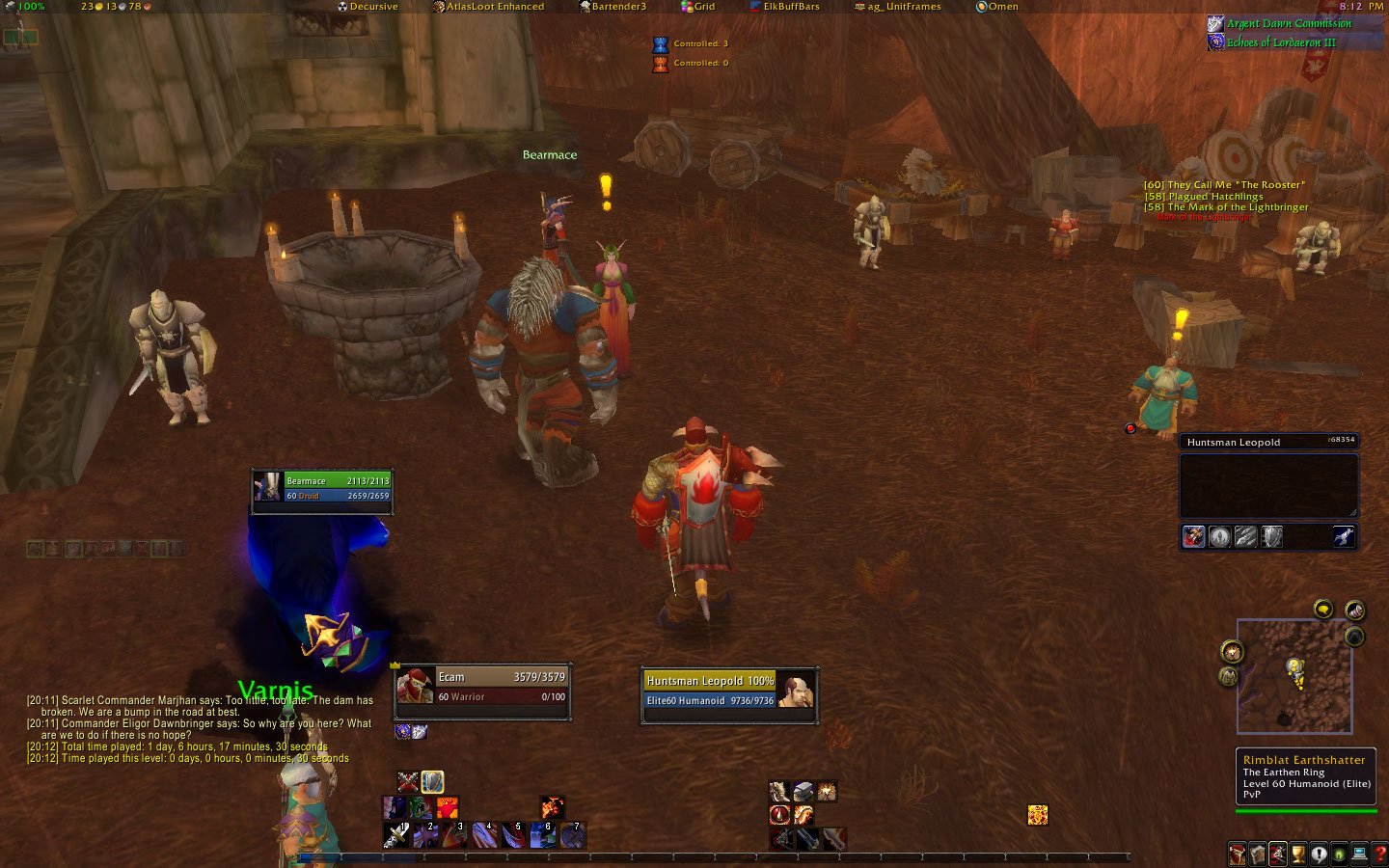Select the Huntsman Leopold target frame
1389x868 pixels.
click(728, 691)
